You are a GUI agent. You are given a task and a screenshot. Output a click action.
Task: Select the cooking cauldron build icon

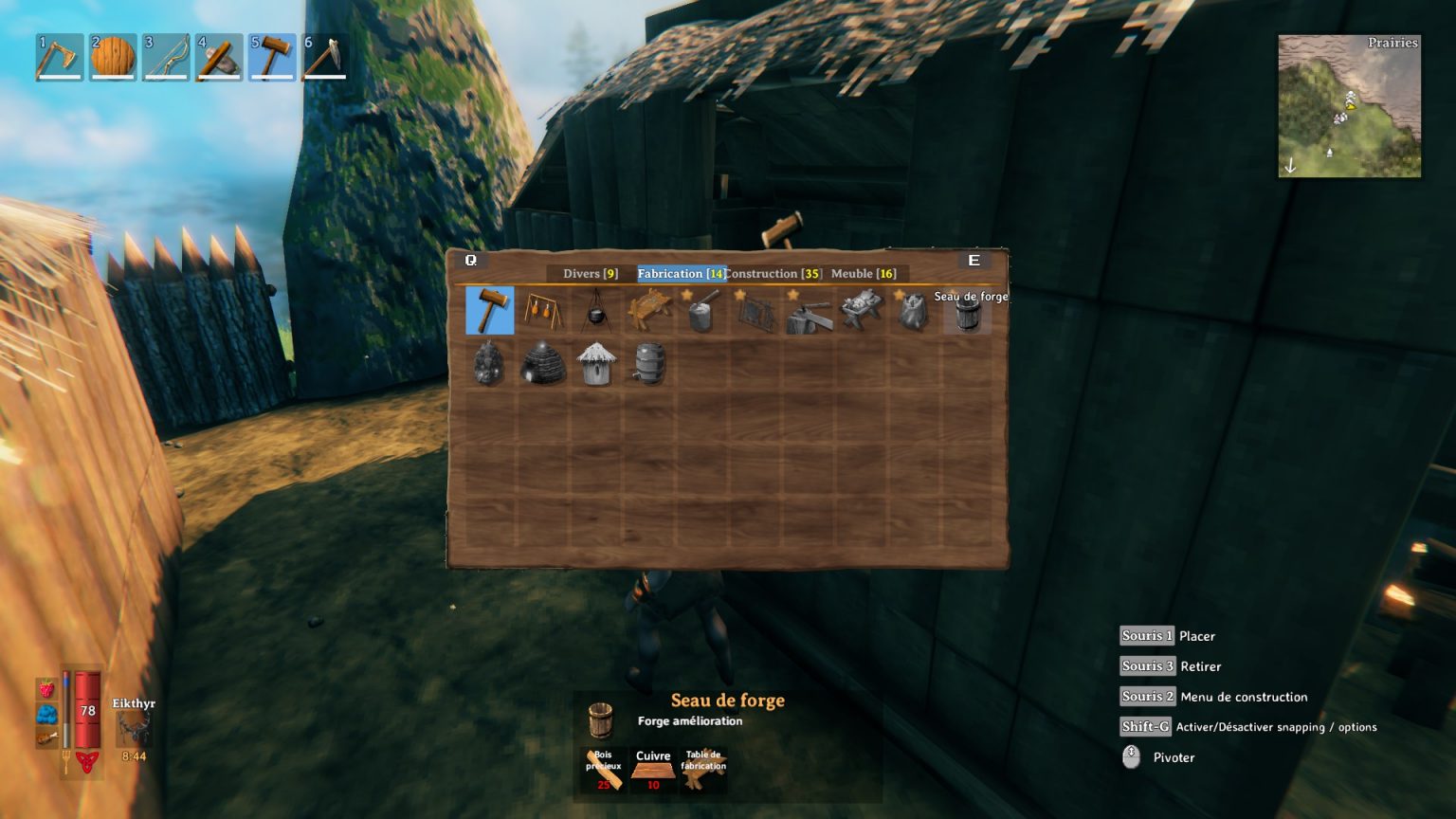[x=594, y=311]
